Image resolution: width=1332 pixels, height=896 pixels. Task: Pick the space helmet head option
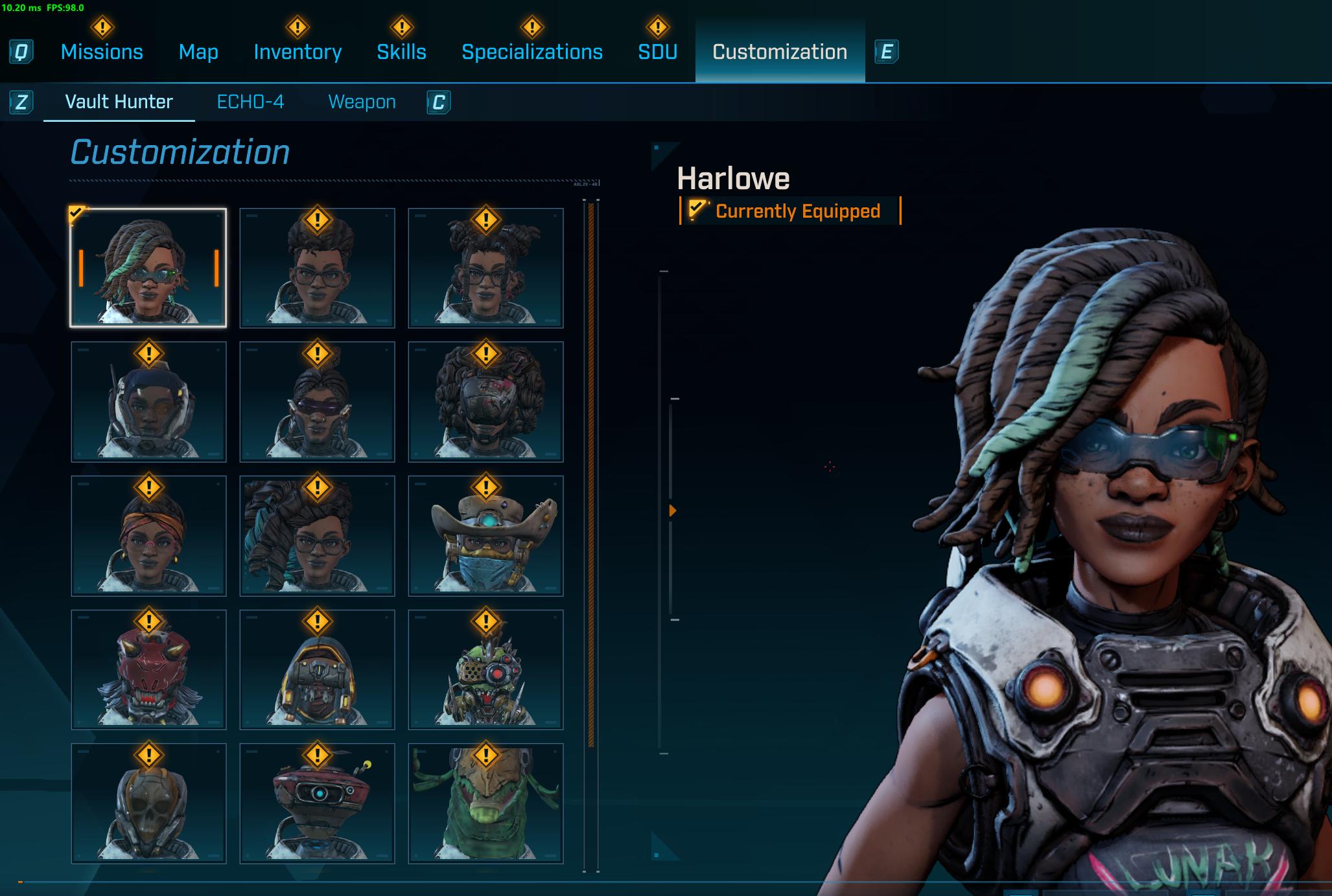148,402
